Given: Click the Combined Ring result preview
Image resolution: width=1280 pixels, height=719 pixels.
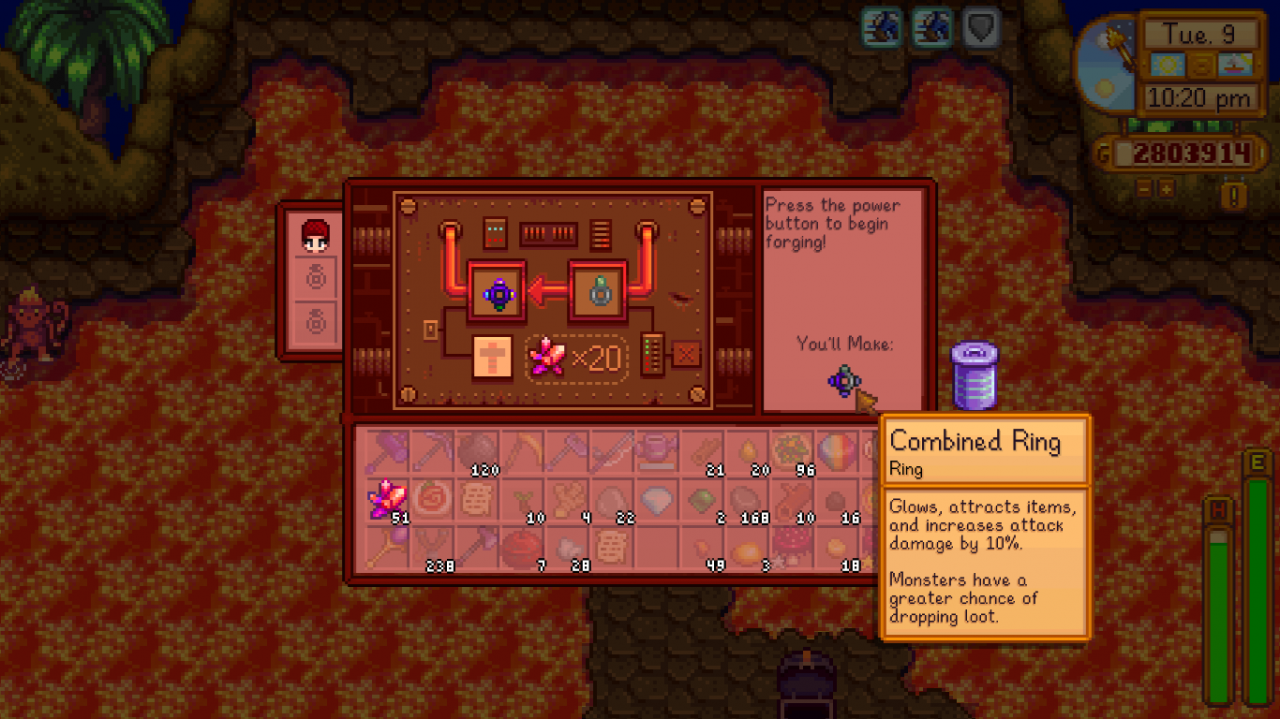Looking at the screenshot, I should (x=845, y=380).
